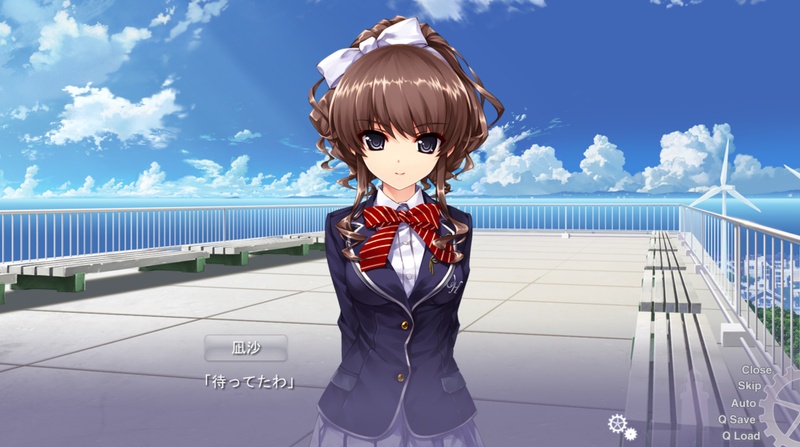Click the small white gears icon
This screenshot has height=447, width=800.
[620, 425]
